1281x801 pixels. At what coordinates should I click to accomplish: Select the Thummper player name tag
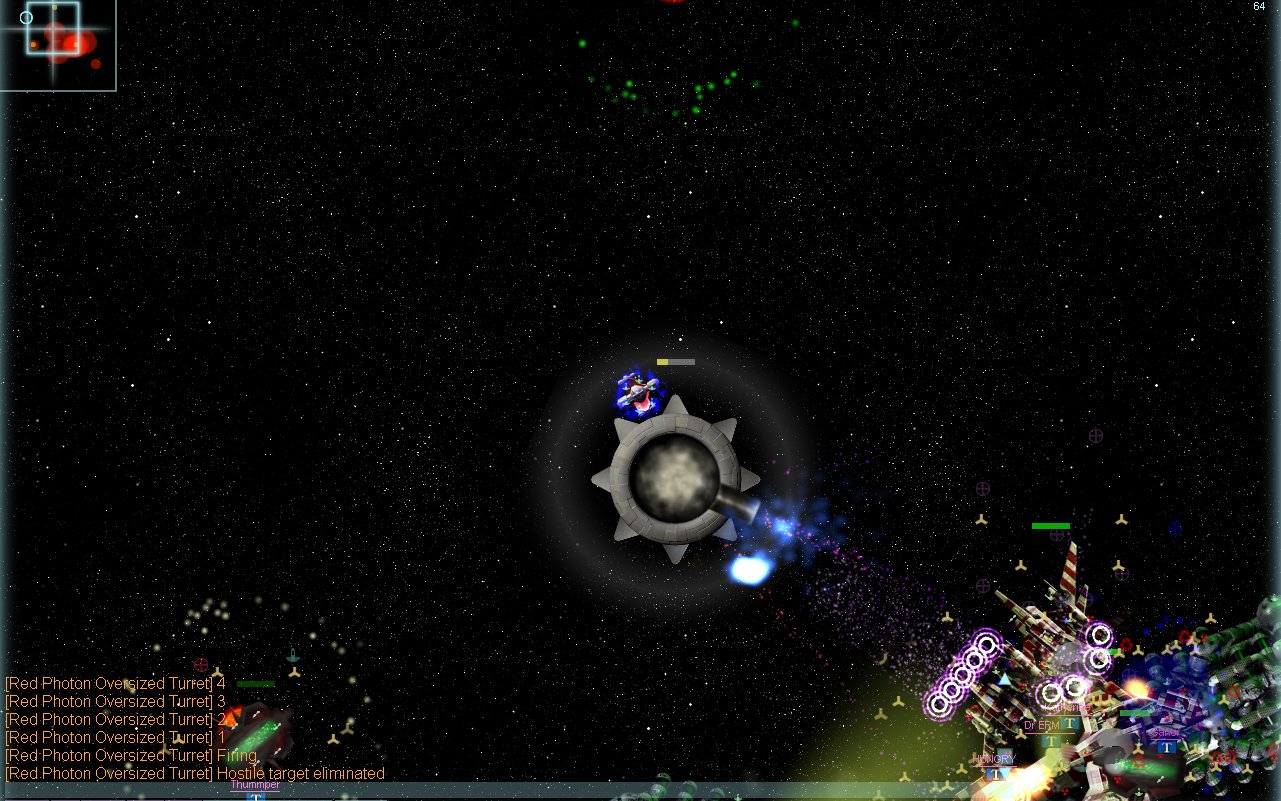click(x=255, y=785)
